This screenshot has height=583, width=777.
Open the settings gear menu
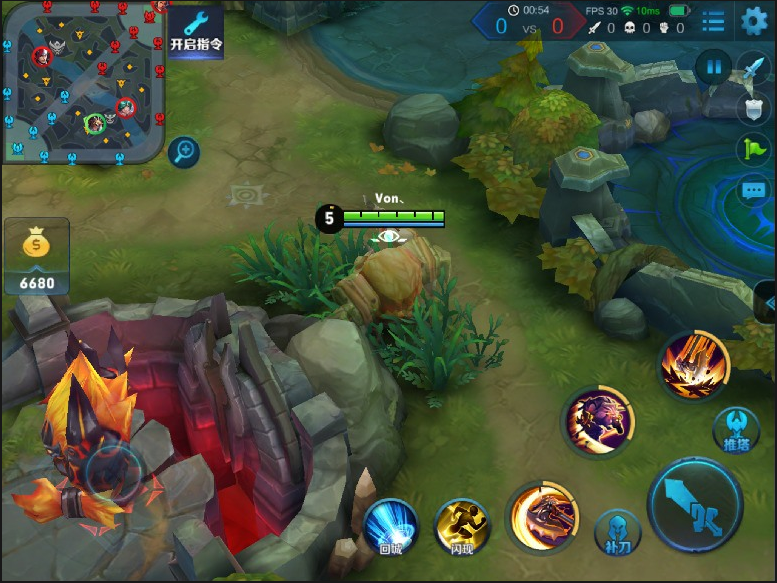tap(754, 20)
